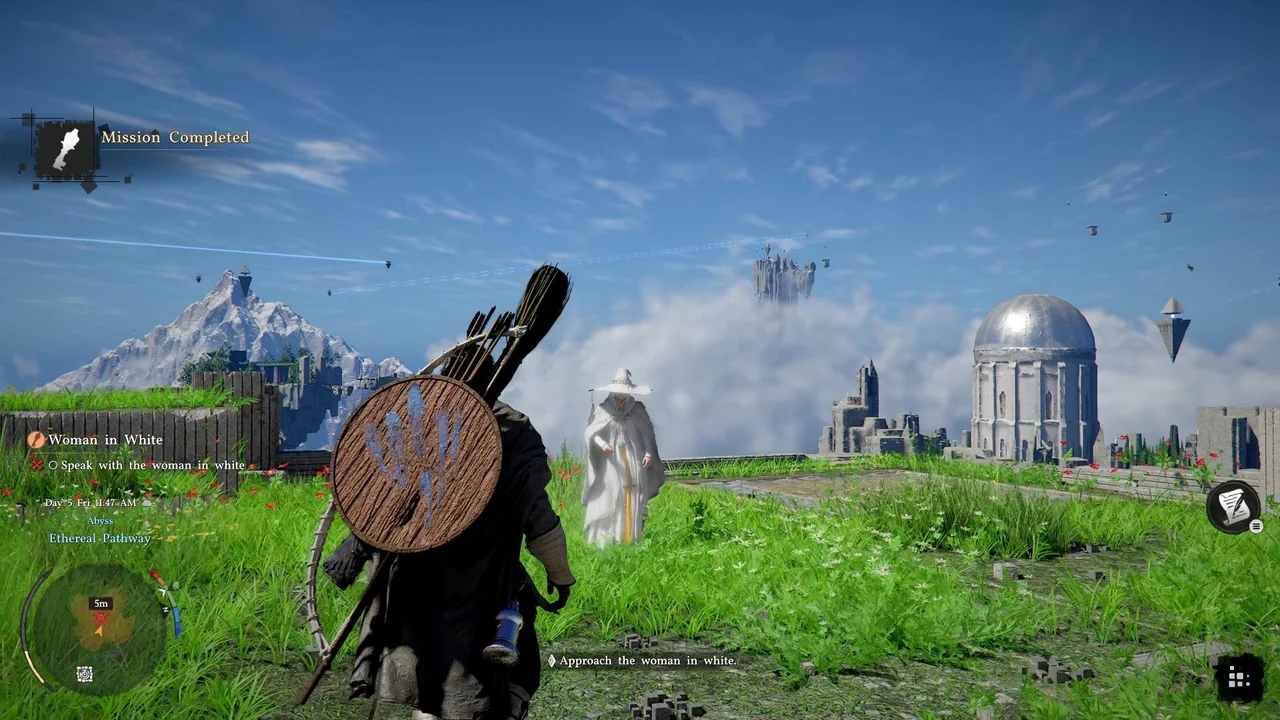Screen dimensions: 1280x720
Task: Open the square grid menu icon
Action: tap(1238, 680)
